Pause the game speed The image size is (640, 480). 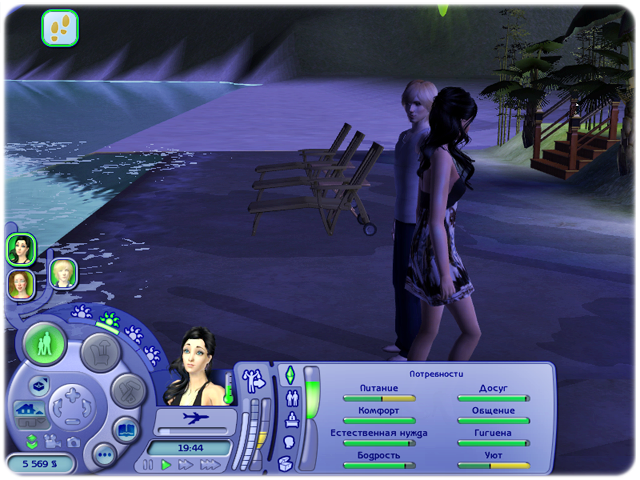[149, 465]
